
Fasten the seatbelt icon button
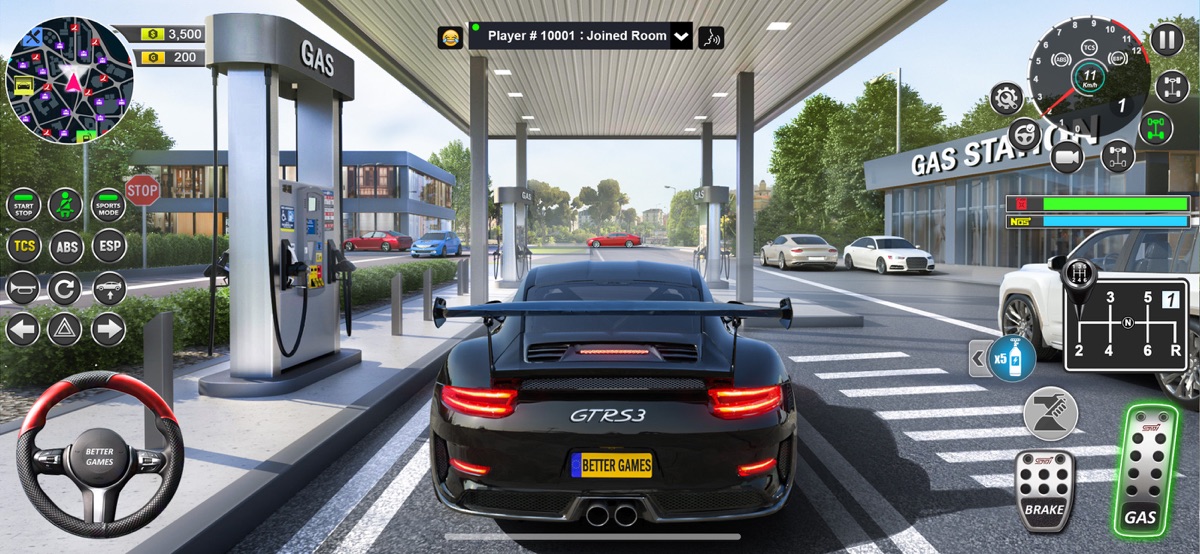[x=66, y=205]
